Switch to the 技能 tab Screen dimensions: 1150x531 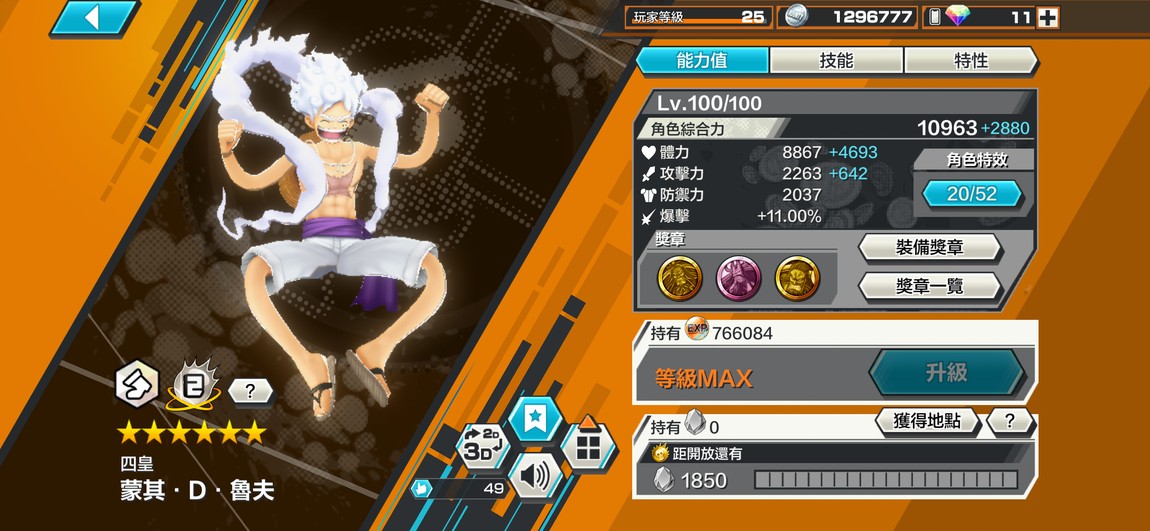coord(836,61)
